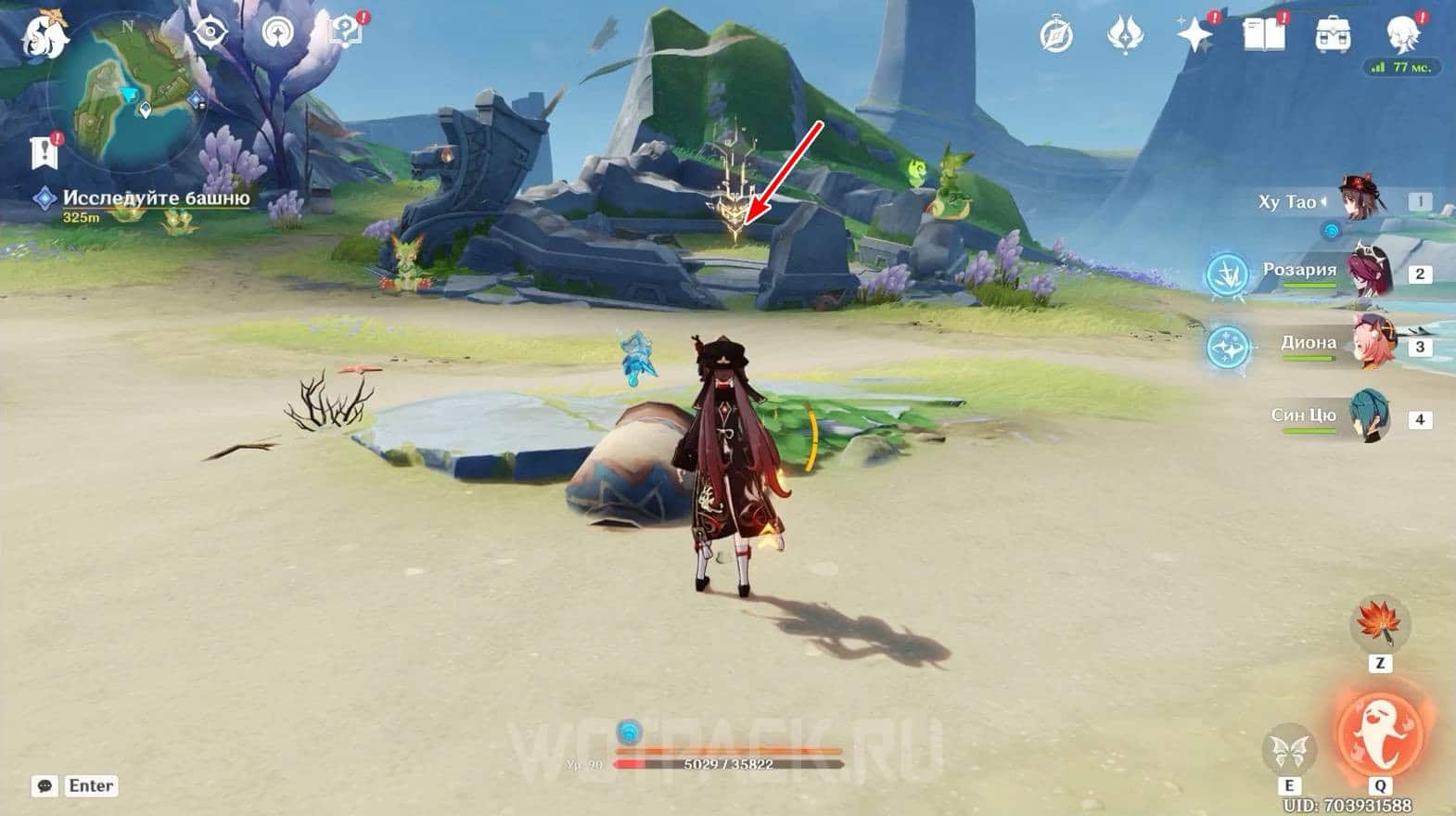Screen dimensions: 1456x816
Task: Toggle the elemental sight eye icon
Action: [211, 32]
